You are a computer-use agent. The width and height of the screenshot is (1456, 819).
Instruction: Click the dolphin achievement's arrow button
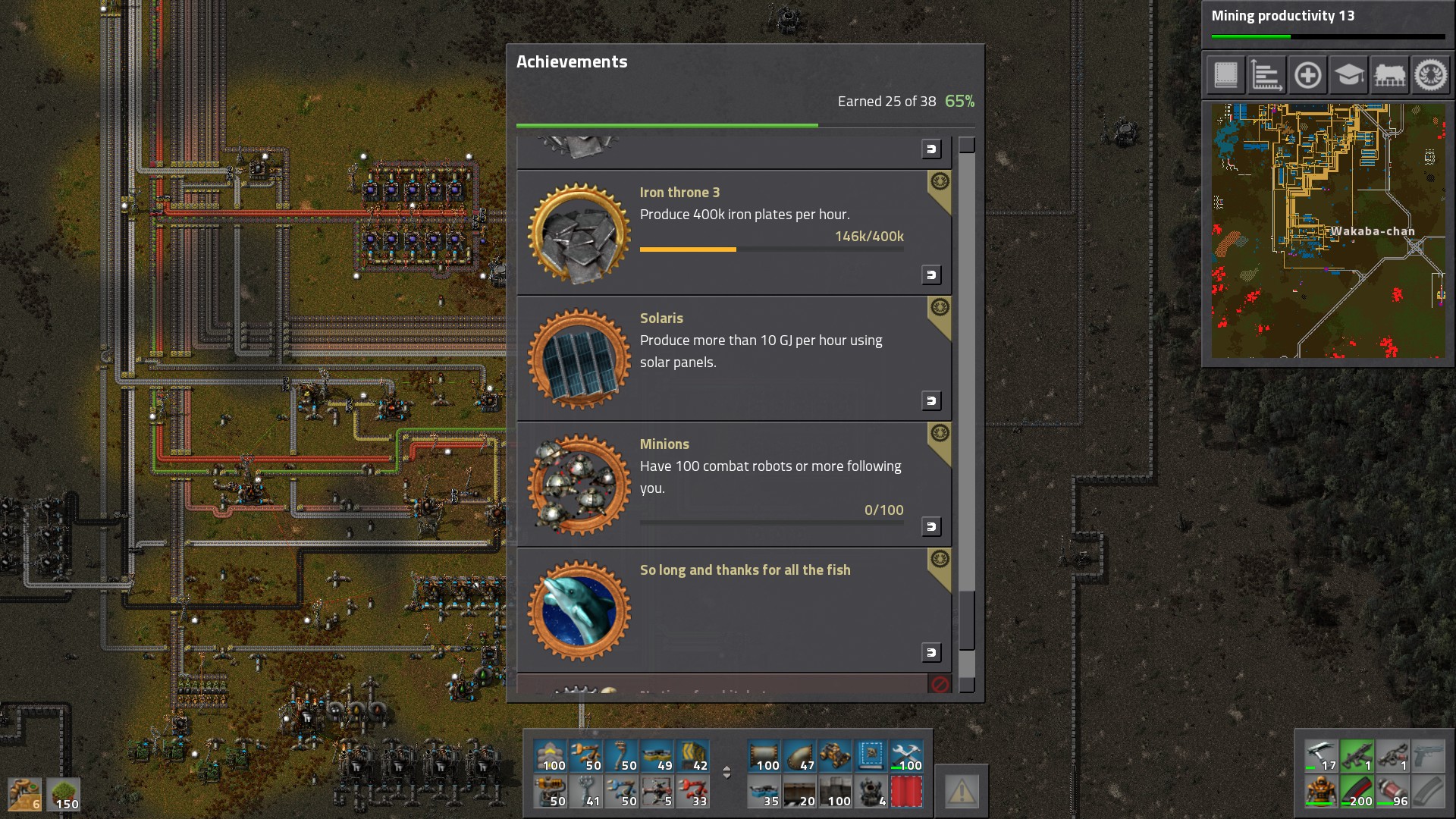click(931, 652)
